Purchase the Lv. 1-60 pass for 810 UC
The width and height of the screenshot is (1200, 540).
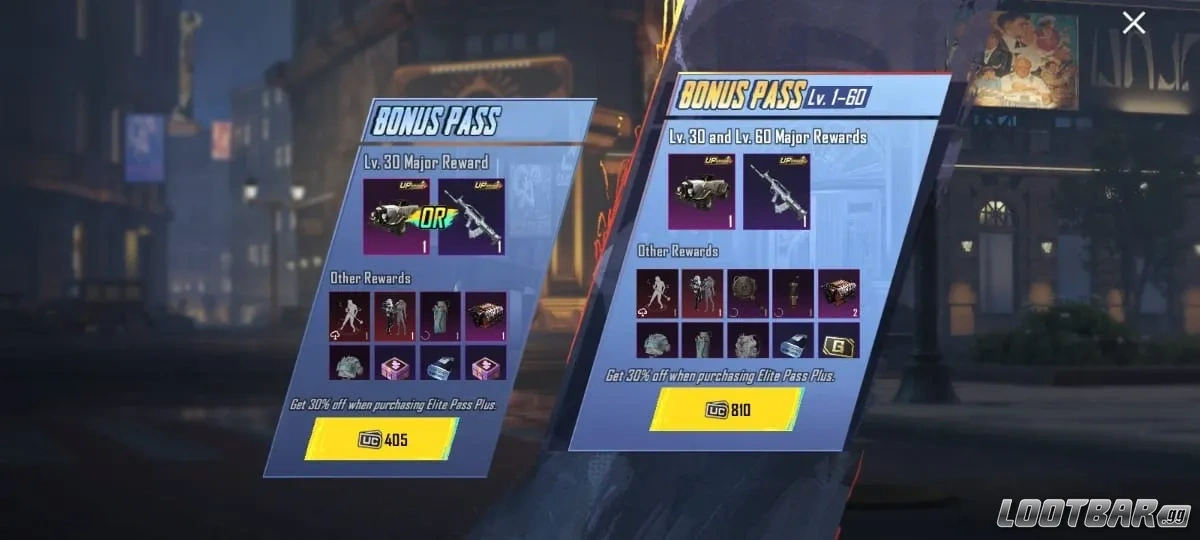[x=727, y=409]
